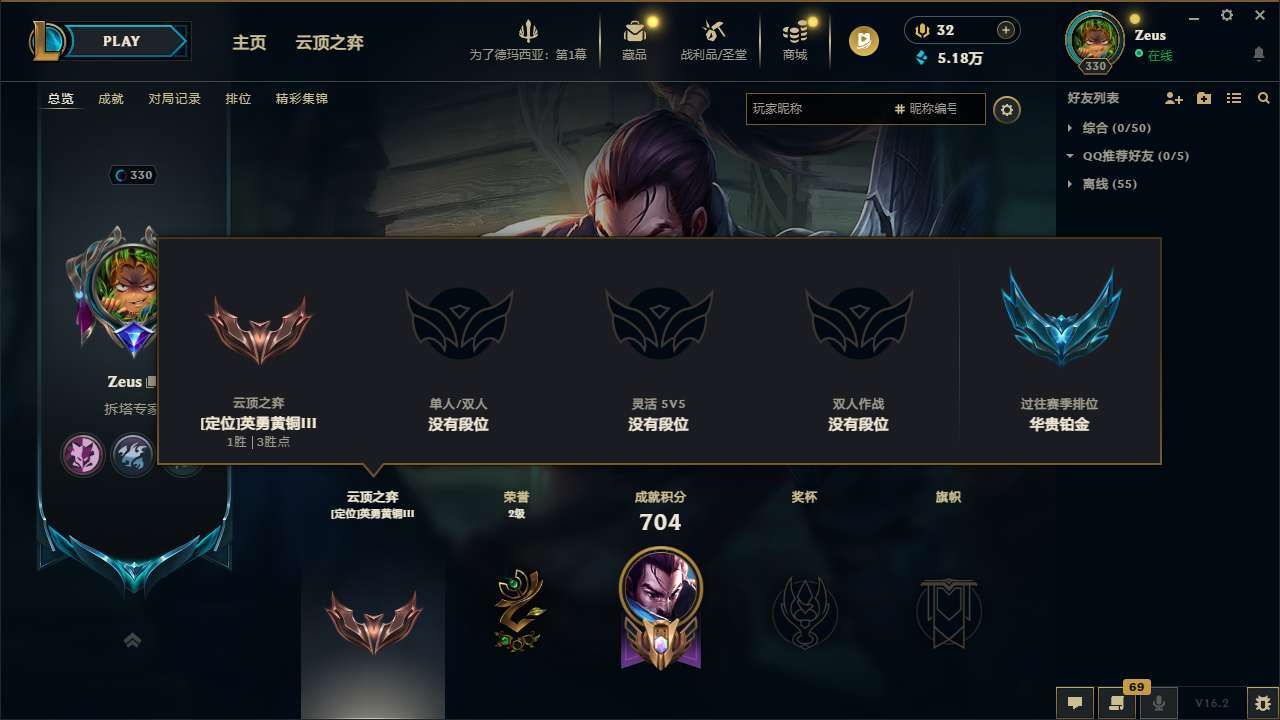Open the chat bubble icon in bottom bar
The height and width of the screenshot is (720, 1280).
pyautogui.click(x=1074, y=703)
